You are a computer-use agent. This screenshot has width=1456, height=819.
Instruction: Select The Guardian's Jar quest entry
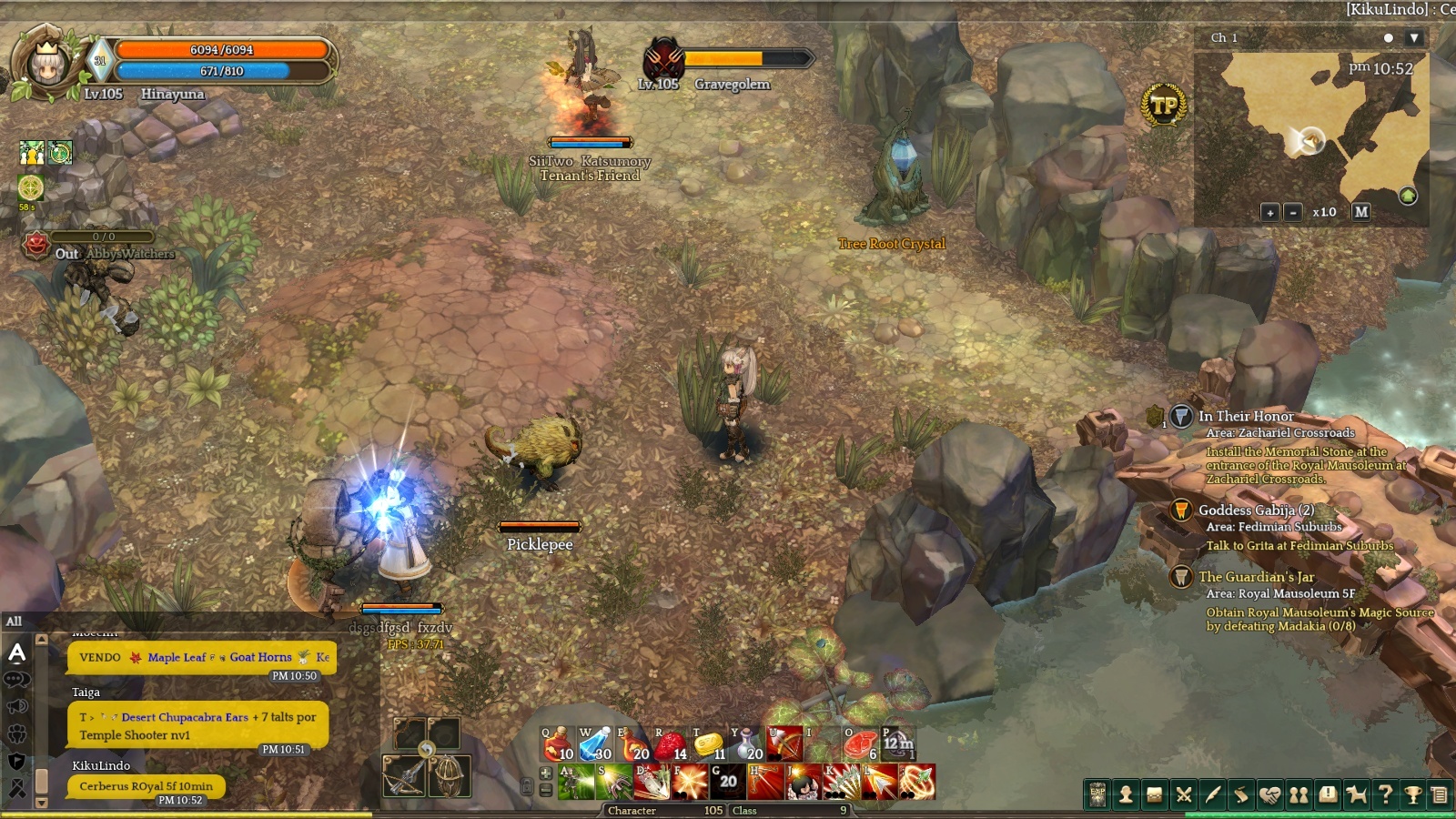tap(1256, 577)
